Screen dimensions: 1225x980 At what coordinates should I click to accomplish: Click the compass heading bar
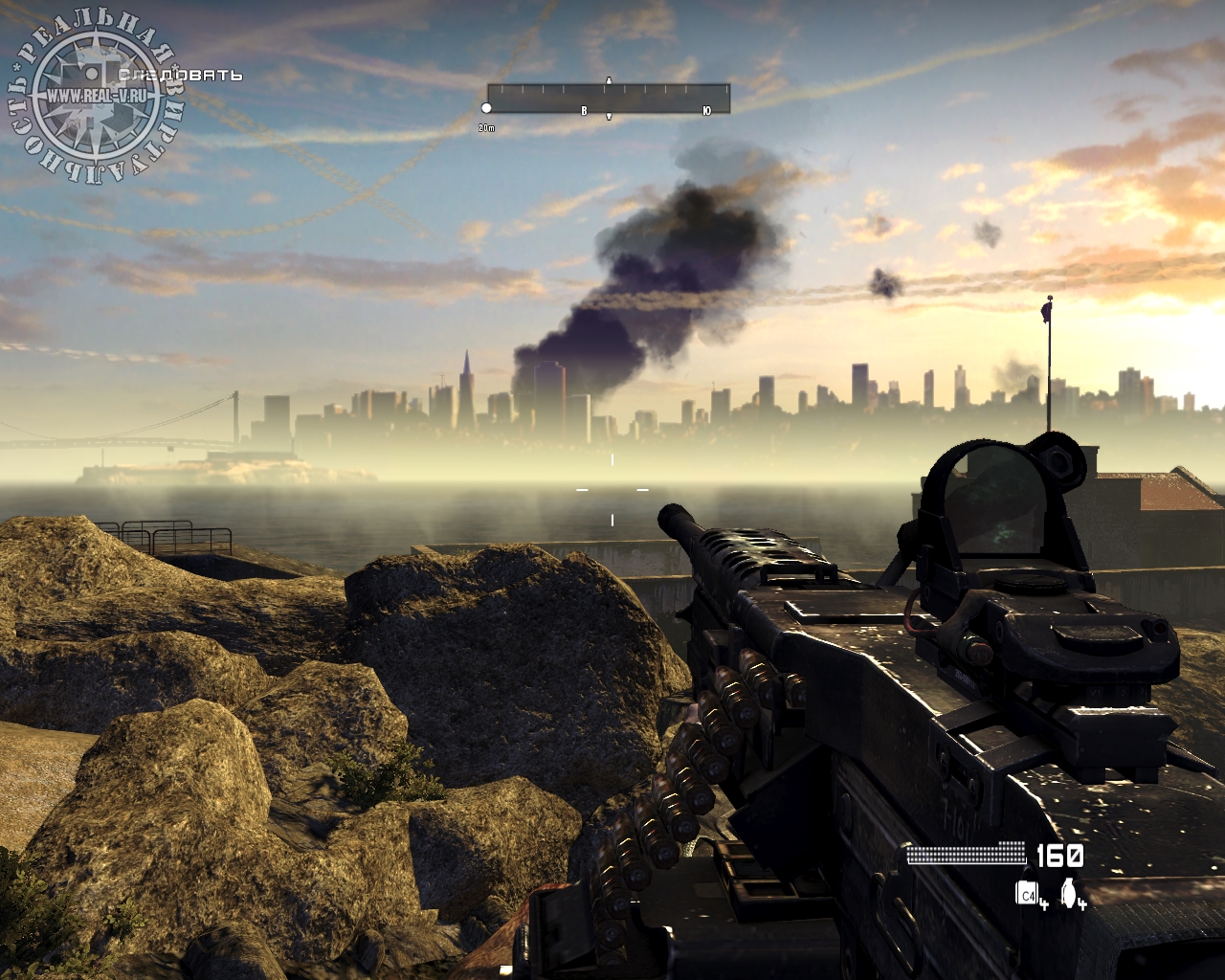[608, 99]
